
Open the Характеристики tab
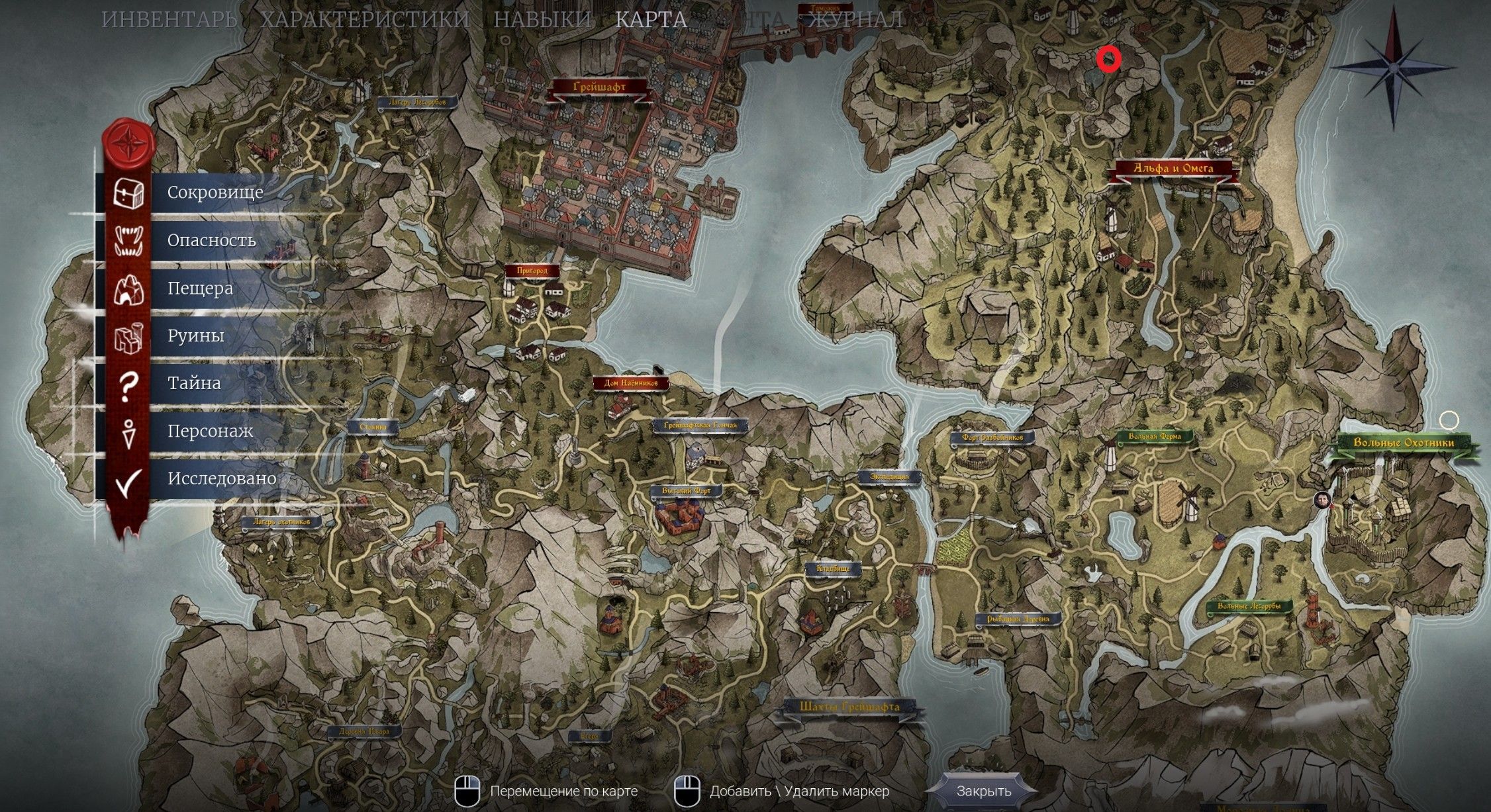tap(365, 19)
